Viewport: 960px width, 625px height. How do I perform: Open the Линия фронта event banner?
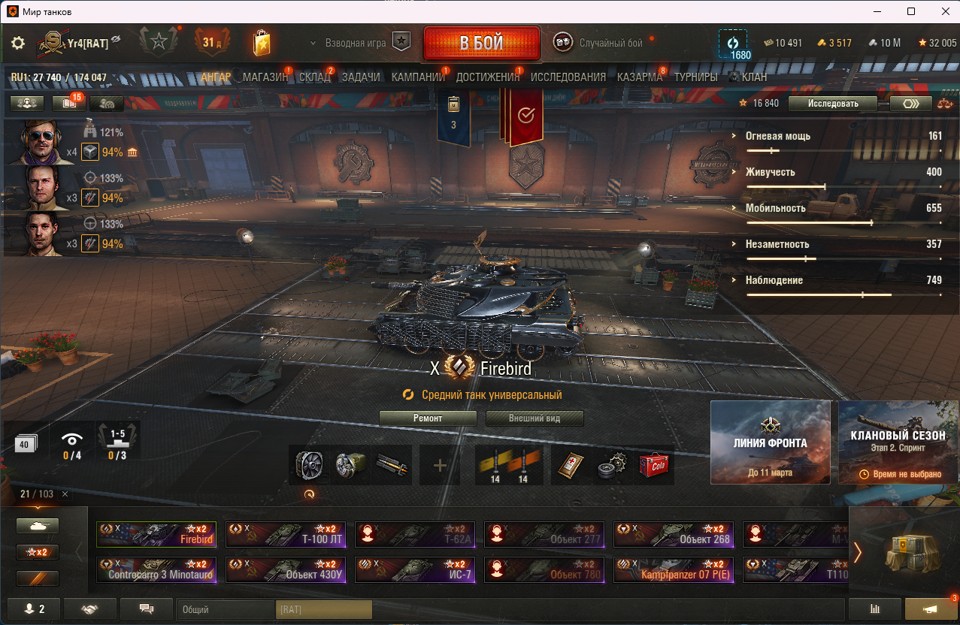[x=770, y=441]
